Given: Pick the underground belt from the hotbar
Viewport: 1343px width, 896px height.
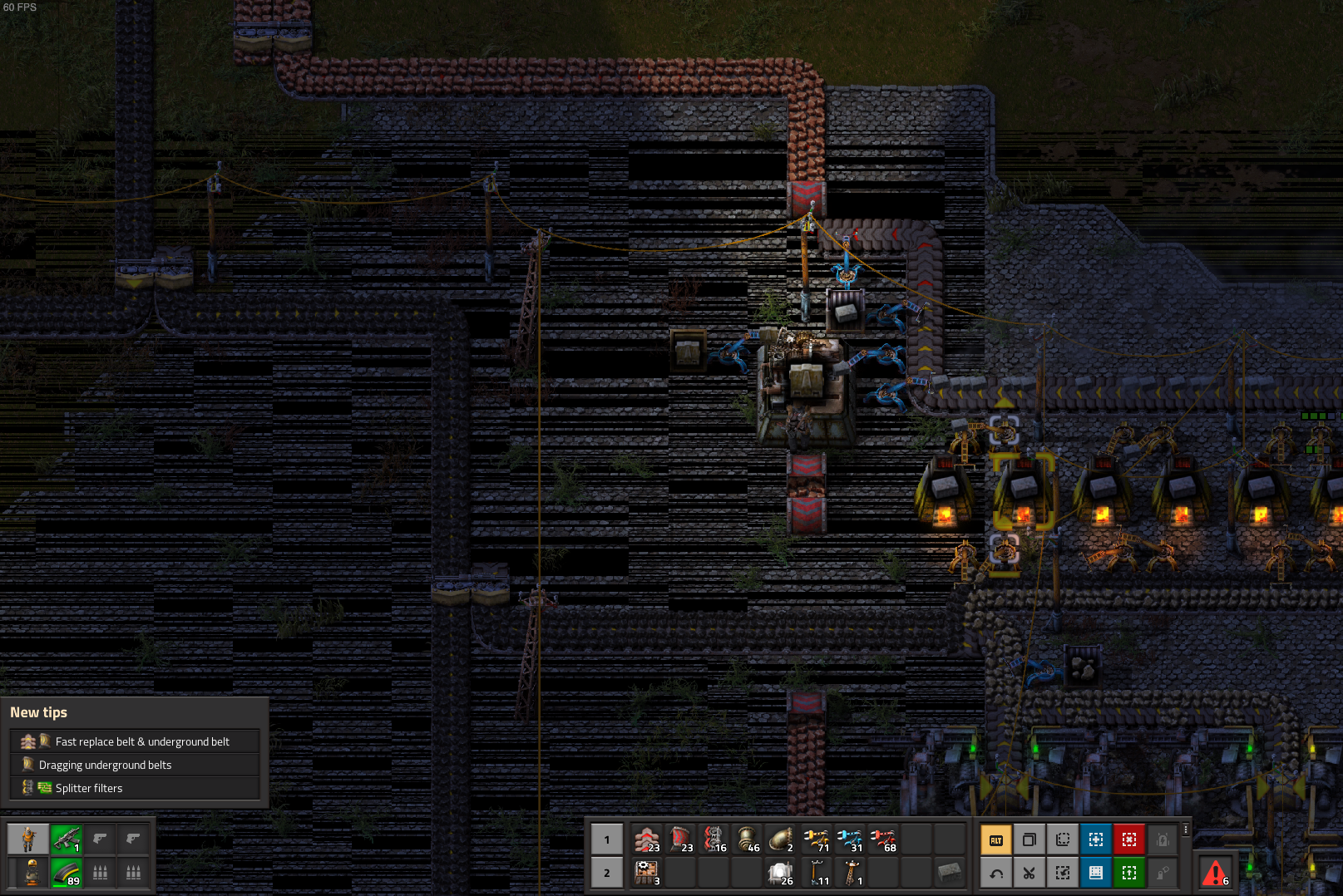Looking at the screenshot, I should point(680,839).
